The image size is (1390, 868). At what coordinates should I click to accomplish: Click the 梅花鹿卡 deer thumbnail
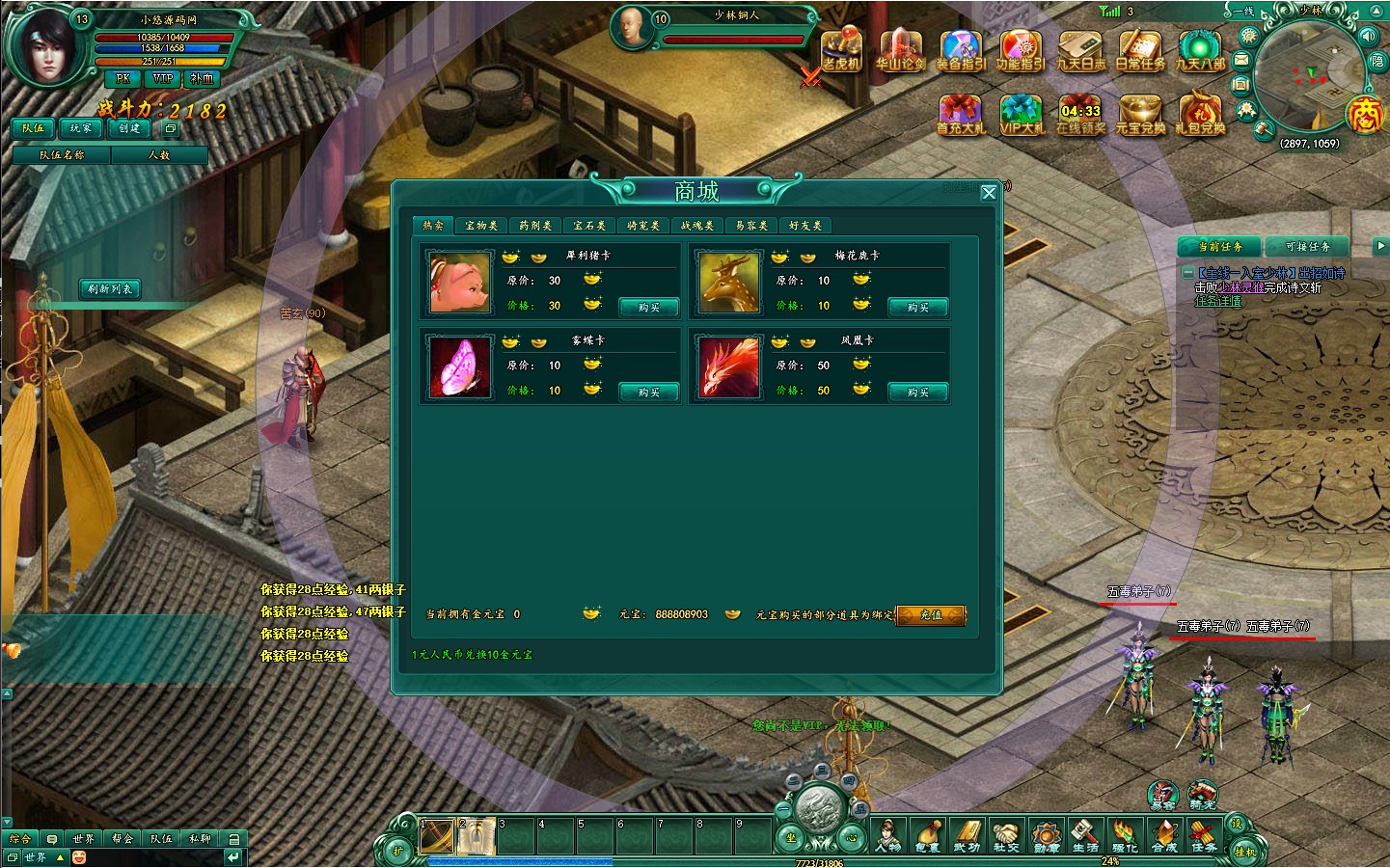tap(729, 282)
